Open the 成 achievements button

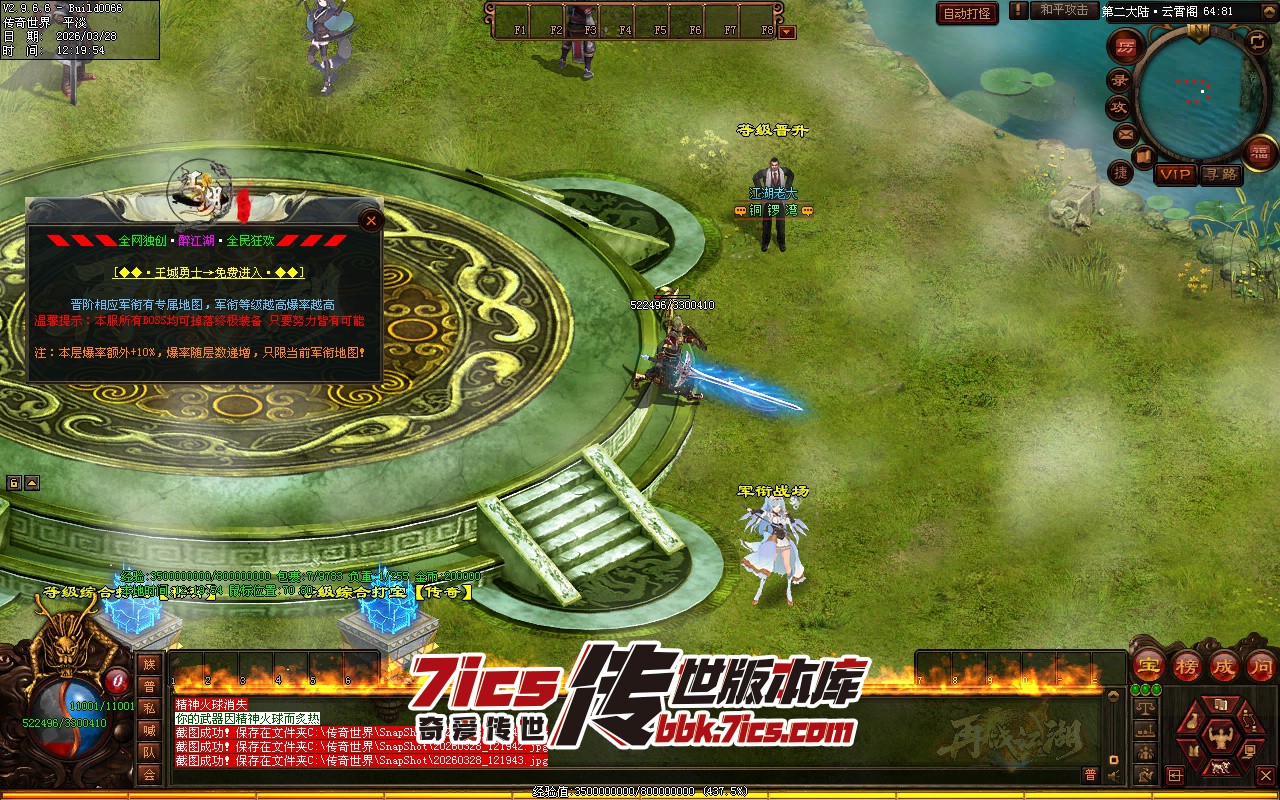[x=1225, y=665]
